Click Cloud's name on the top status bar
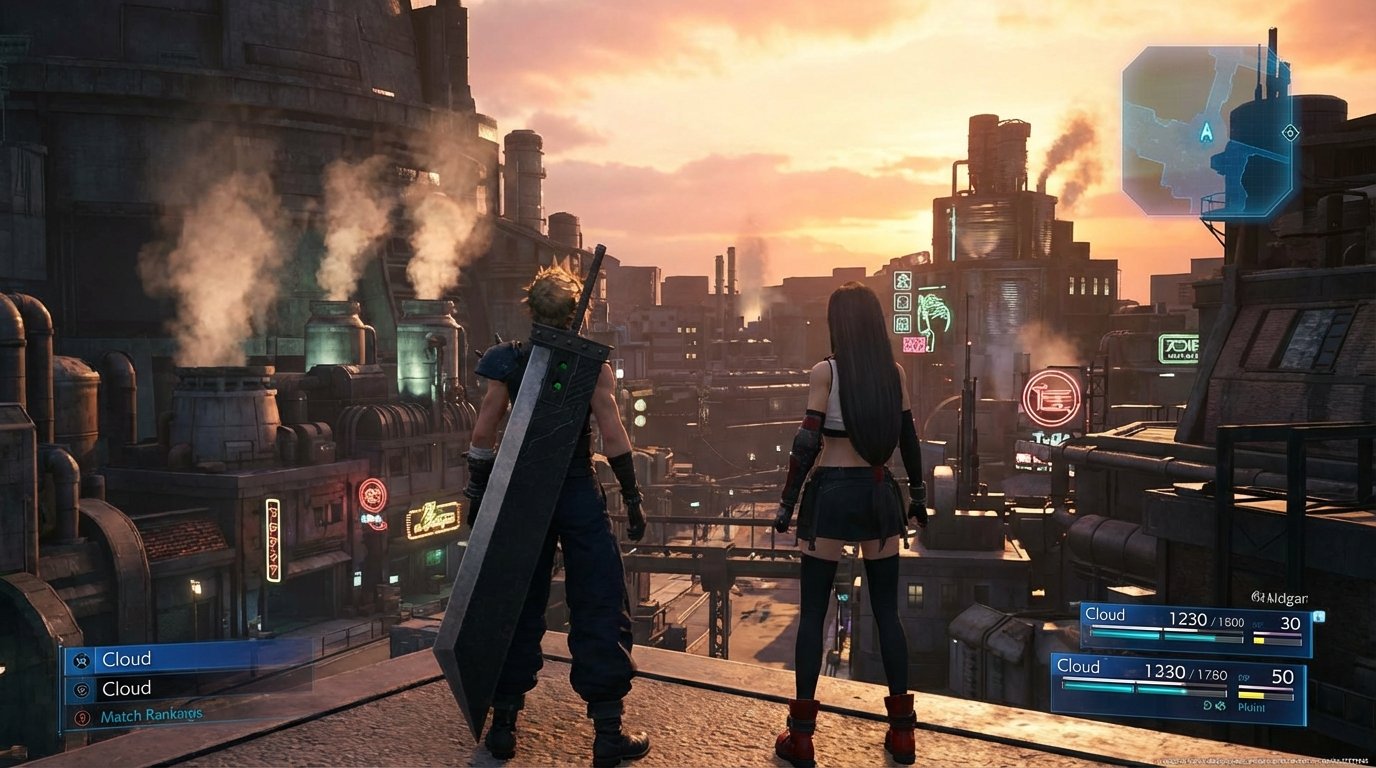 (x=1105, y=614)
